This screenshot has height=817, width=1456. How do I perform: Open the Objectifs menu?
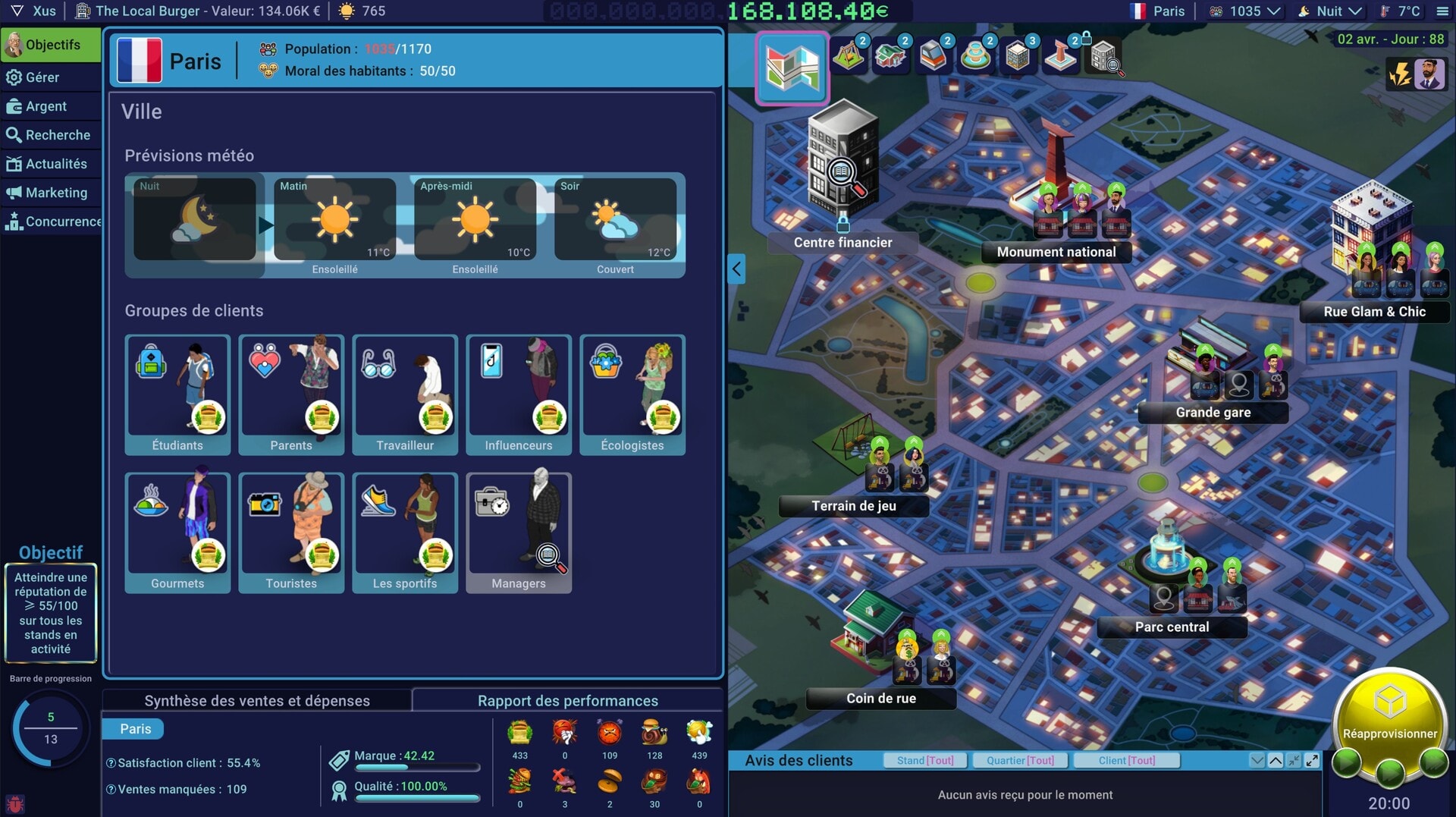tap(52, 45)
